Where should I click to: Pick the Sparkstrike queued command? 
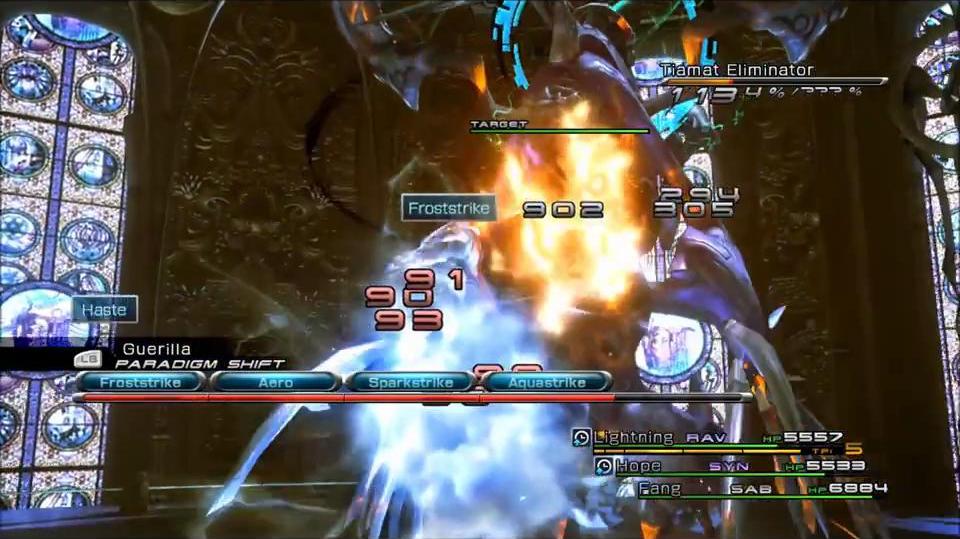coord(410,382)
